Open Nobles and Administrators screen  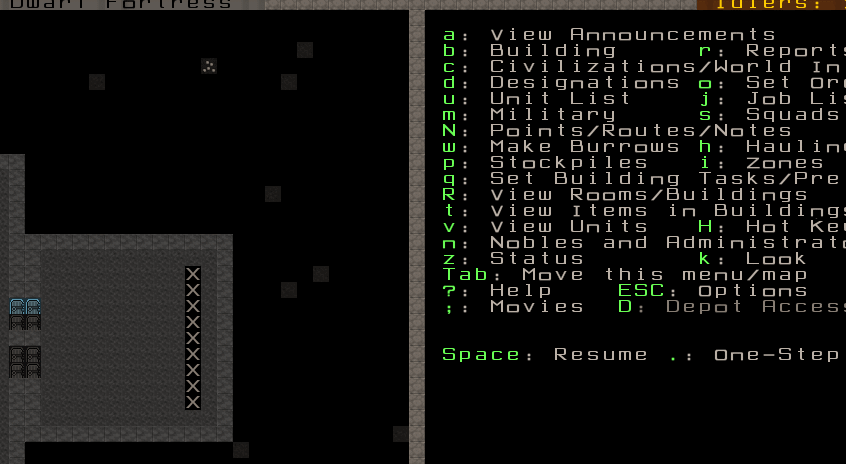point(664,243)
